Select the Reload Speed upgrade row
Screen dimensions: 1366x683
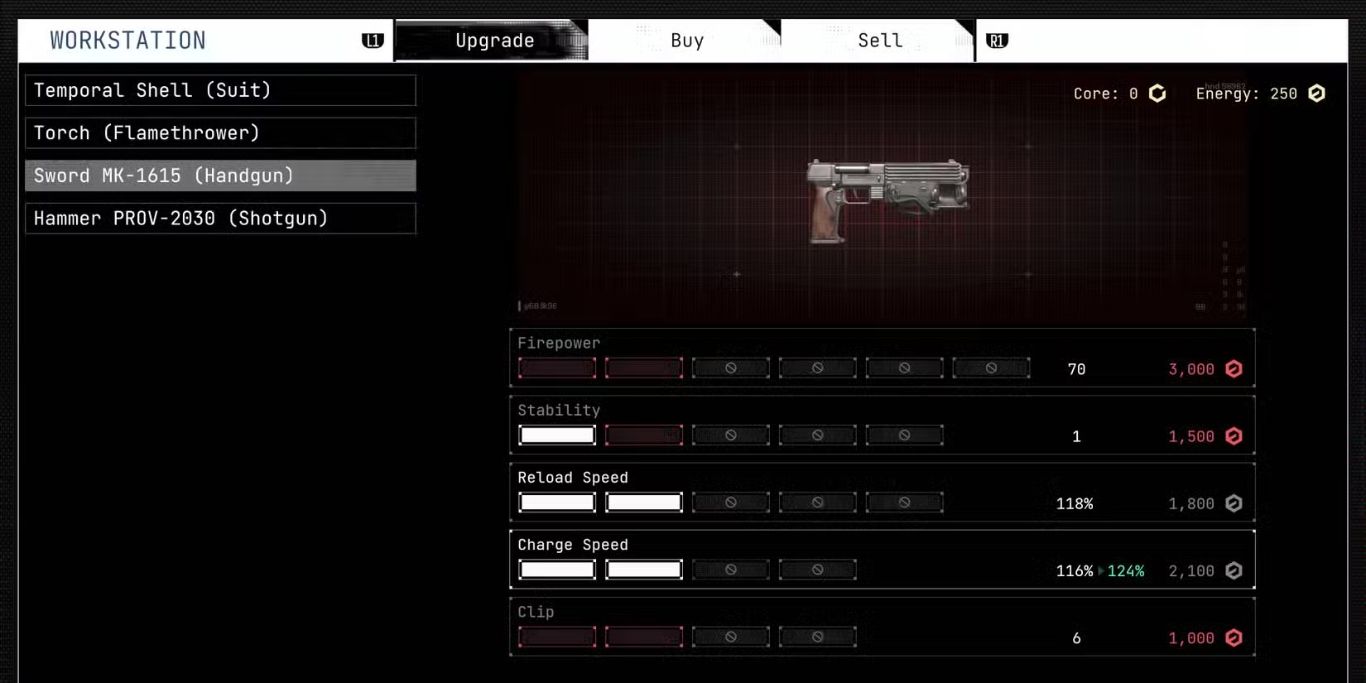881,492
